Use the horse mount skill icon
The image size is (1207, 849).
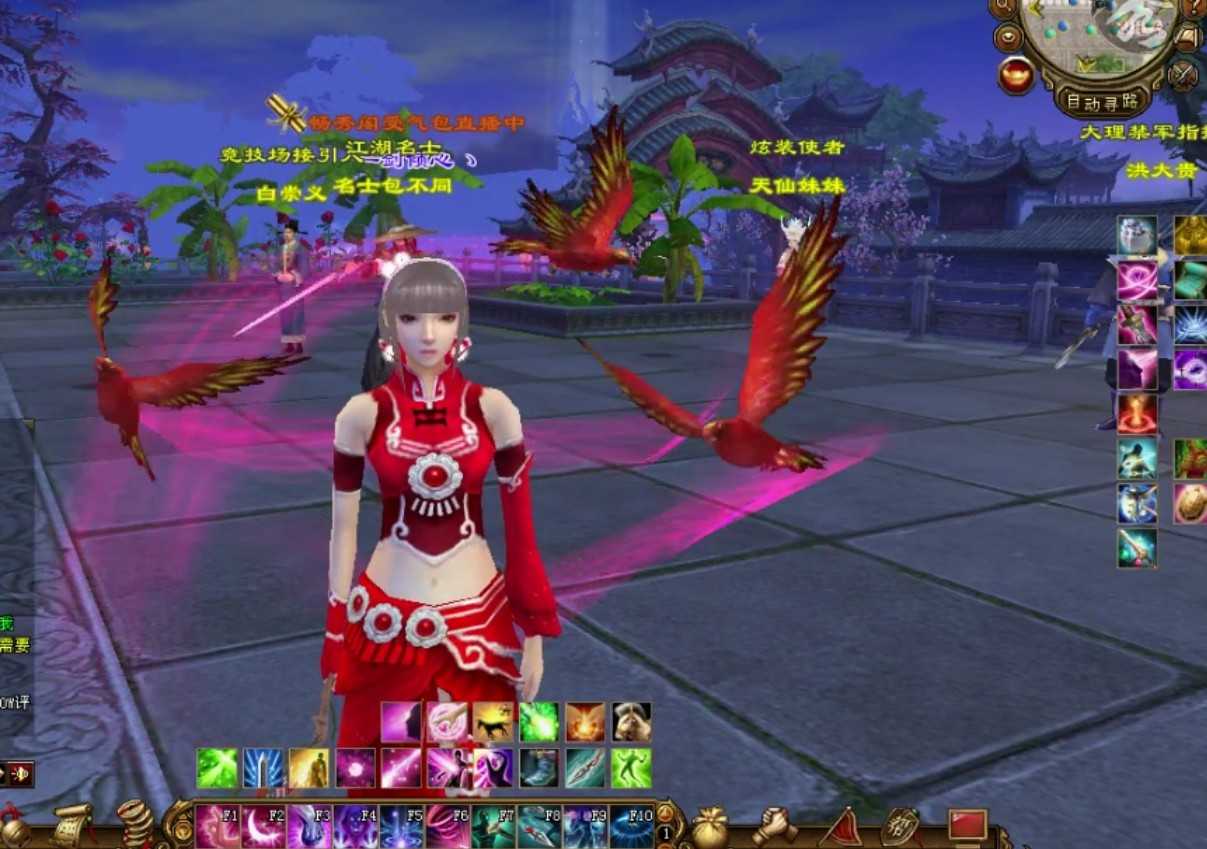coord(493,721)
